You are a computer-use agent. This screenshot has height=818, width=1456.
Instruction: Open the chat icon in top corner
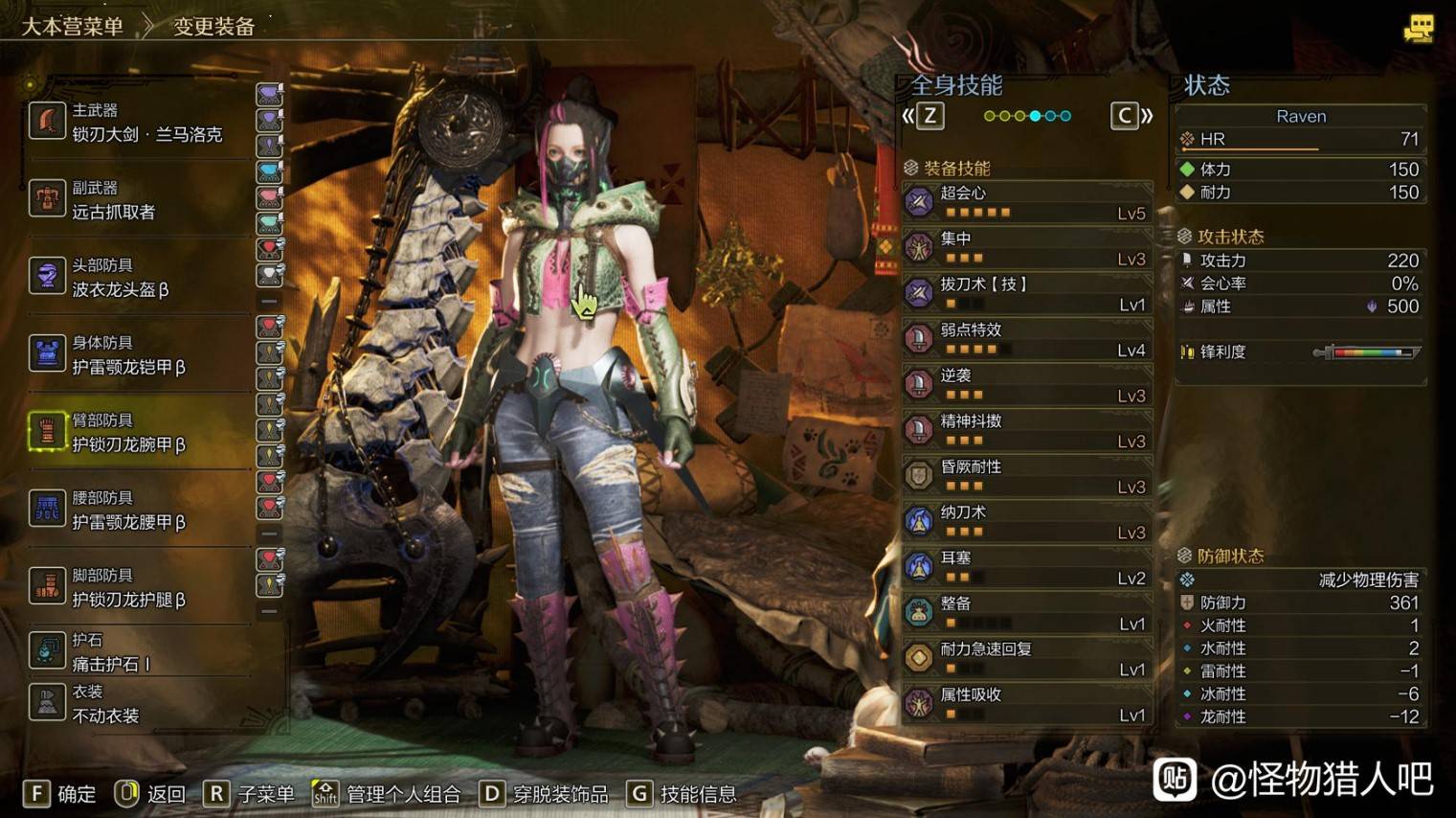click(1418, 29)
